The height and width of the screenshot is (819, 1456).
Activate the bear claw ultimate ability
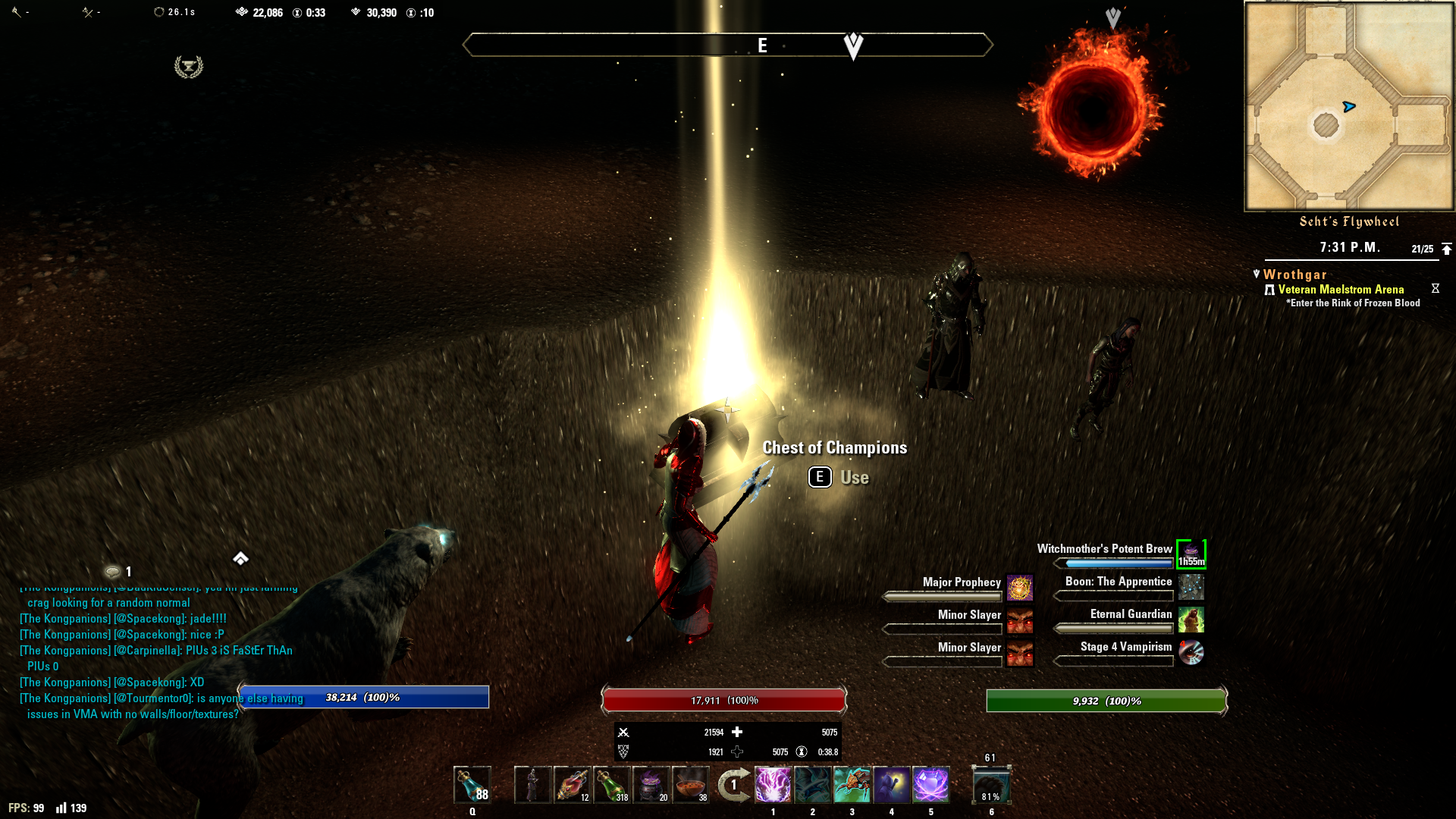click(991, 786)
